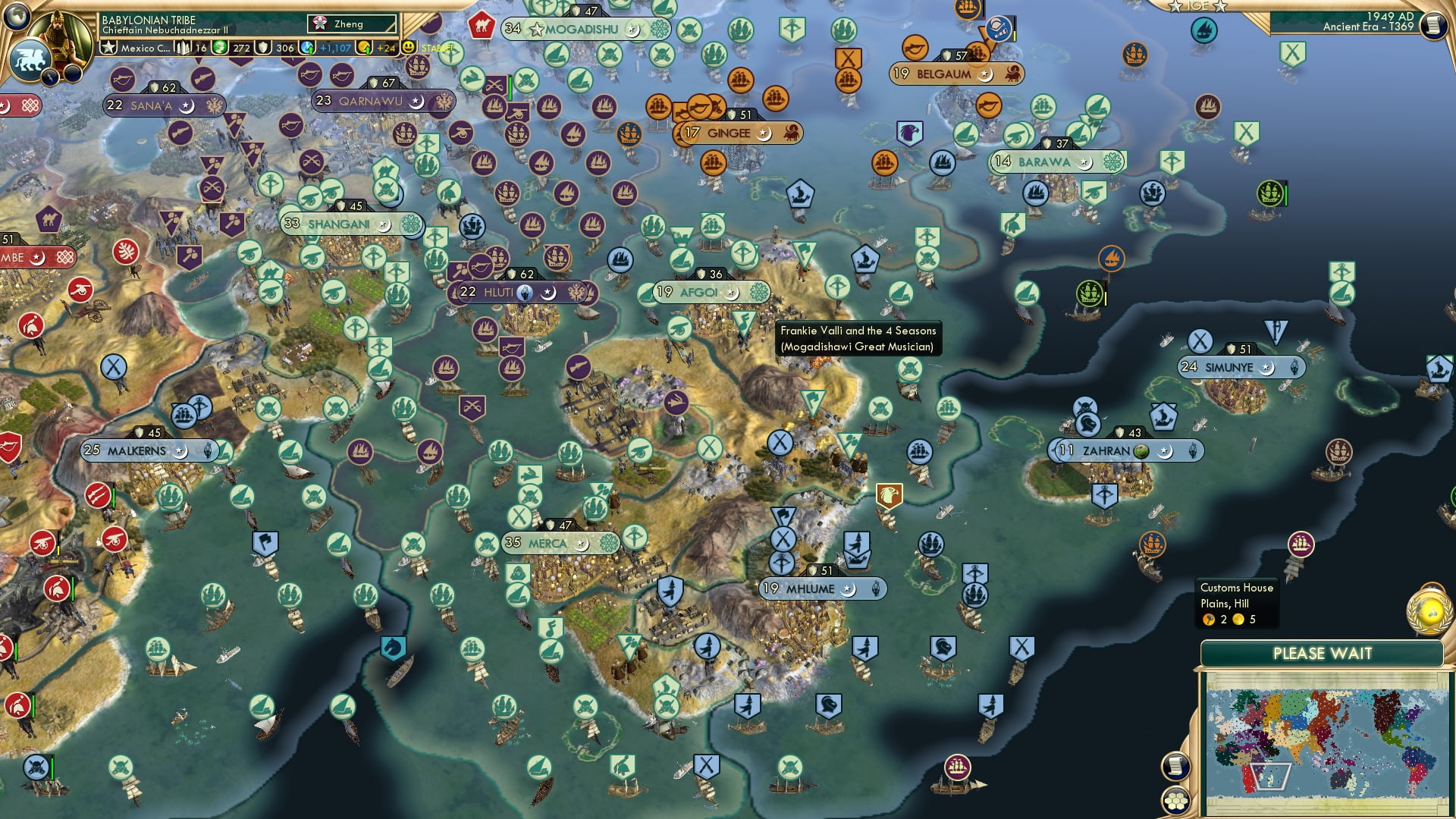Open the Mogadishu city banner
Image resolution: width=1456 pixels, height=819 pixels.
(584, 30)
